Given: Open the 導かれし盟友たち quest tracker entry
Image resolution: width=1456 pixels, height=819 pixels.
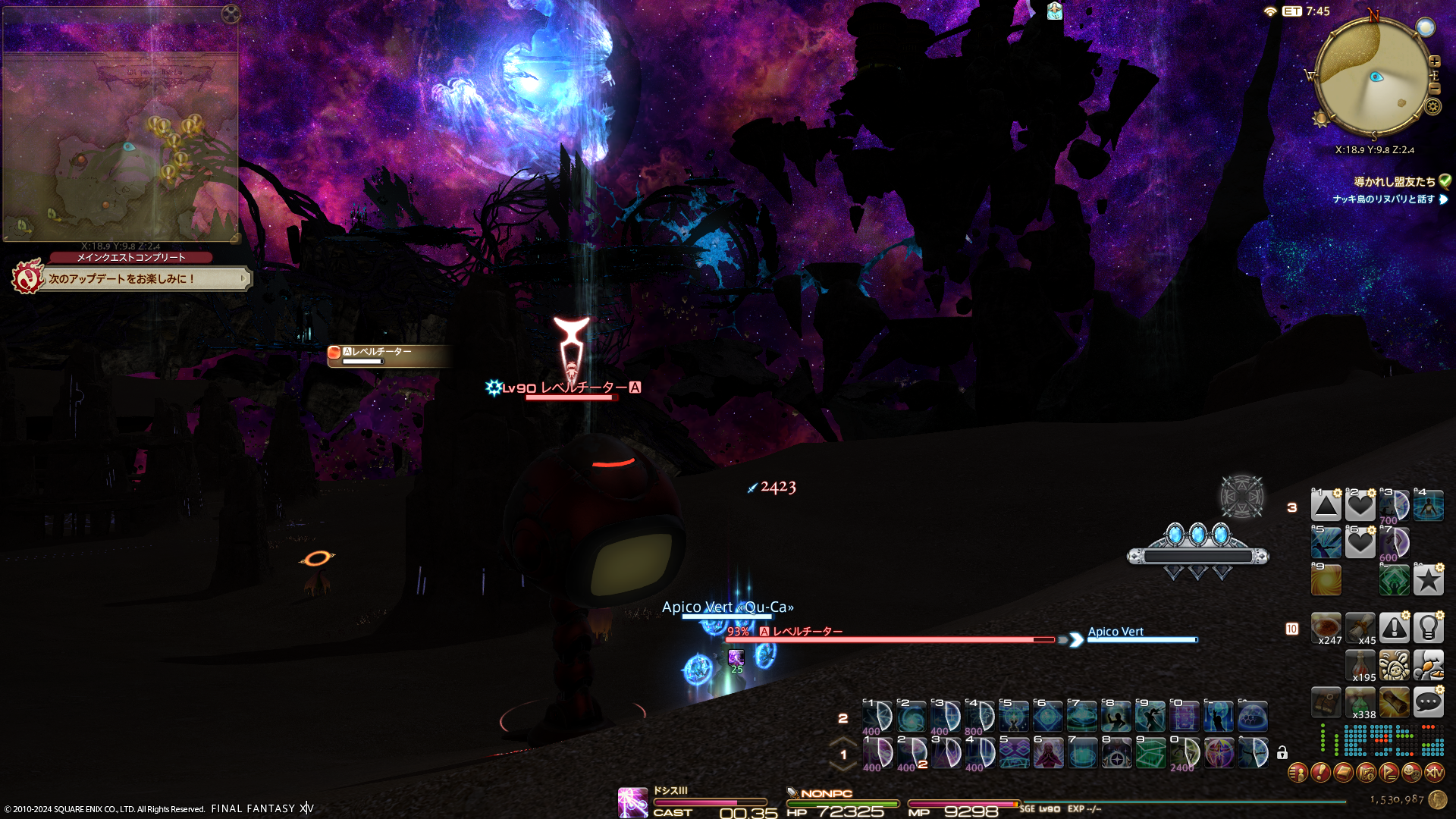Looking at the screenshot, I should [1394, 182].
